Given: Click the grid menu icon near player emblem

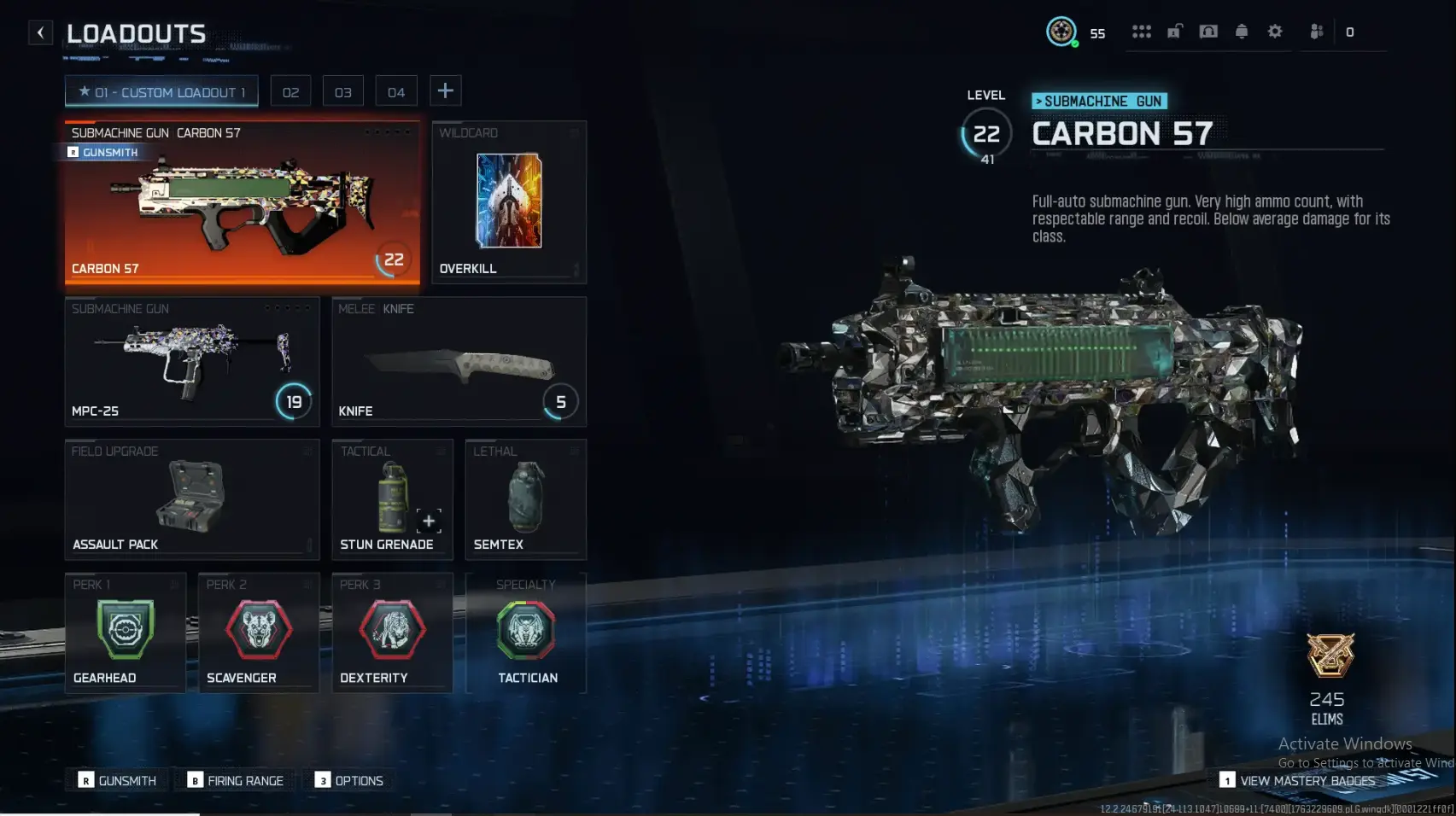Looking at the screenshot, I should [1142, 31].
